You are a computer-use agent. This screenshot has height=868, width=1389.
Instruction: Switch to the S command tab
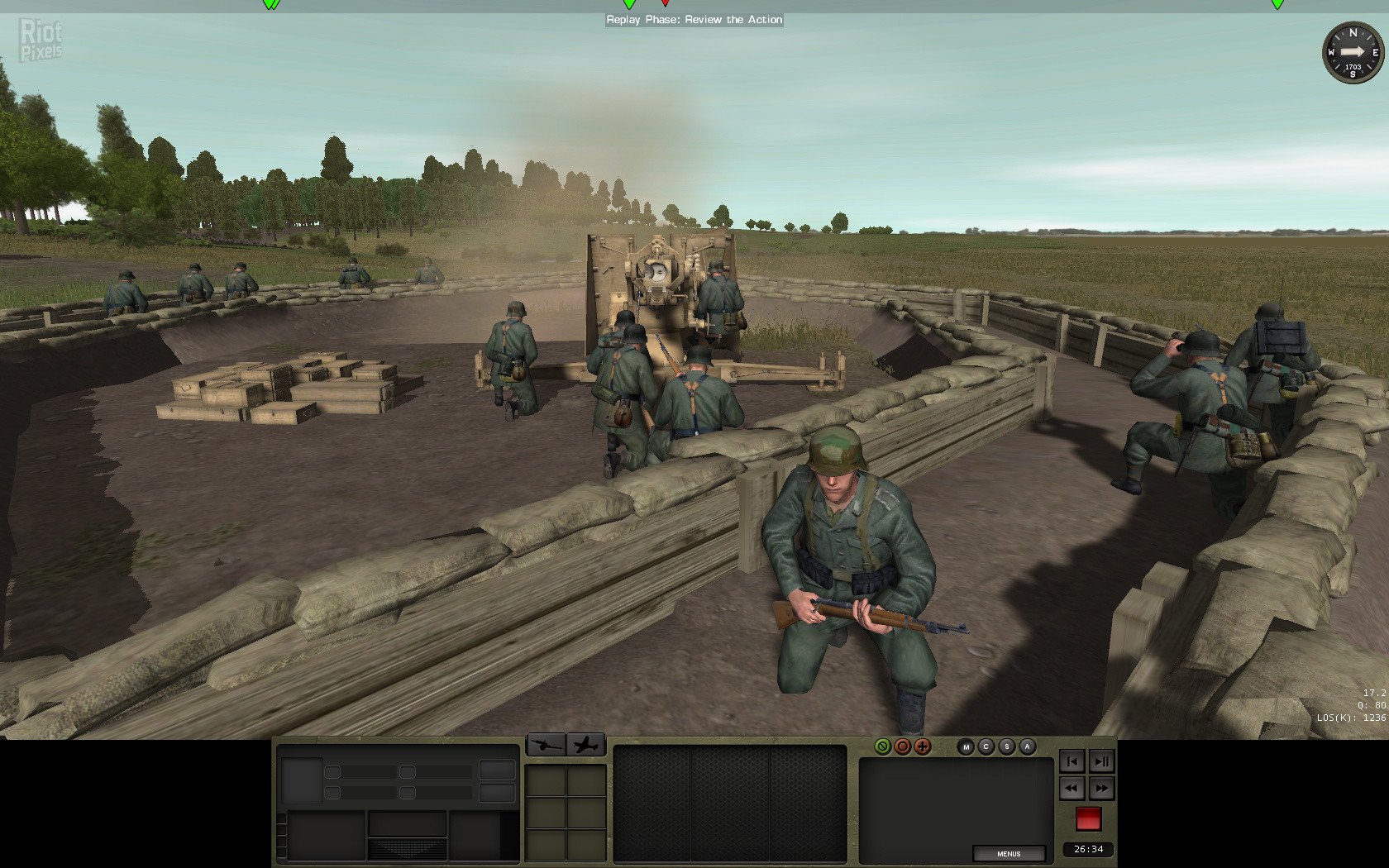[x=1006, y=746]
